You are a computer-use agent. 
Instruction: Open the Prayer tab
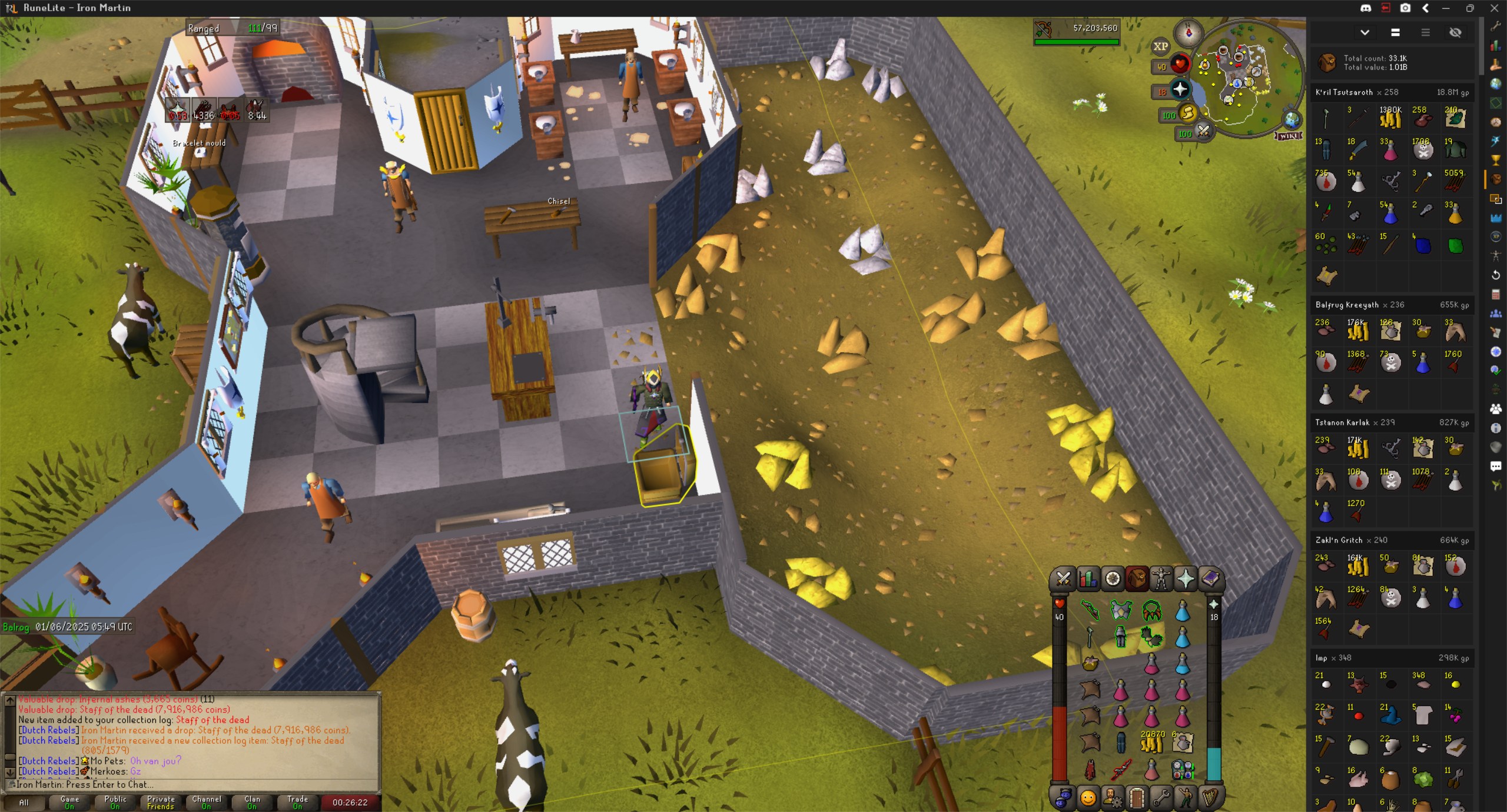1186,579
